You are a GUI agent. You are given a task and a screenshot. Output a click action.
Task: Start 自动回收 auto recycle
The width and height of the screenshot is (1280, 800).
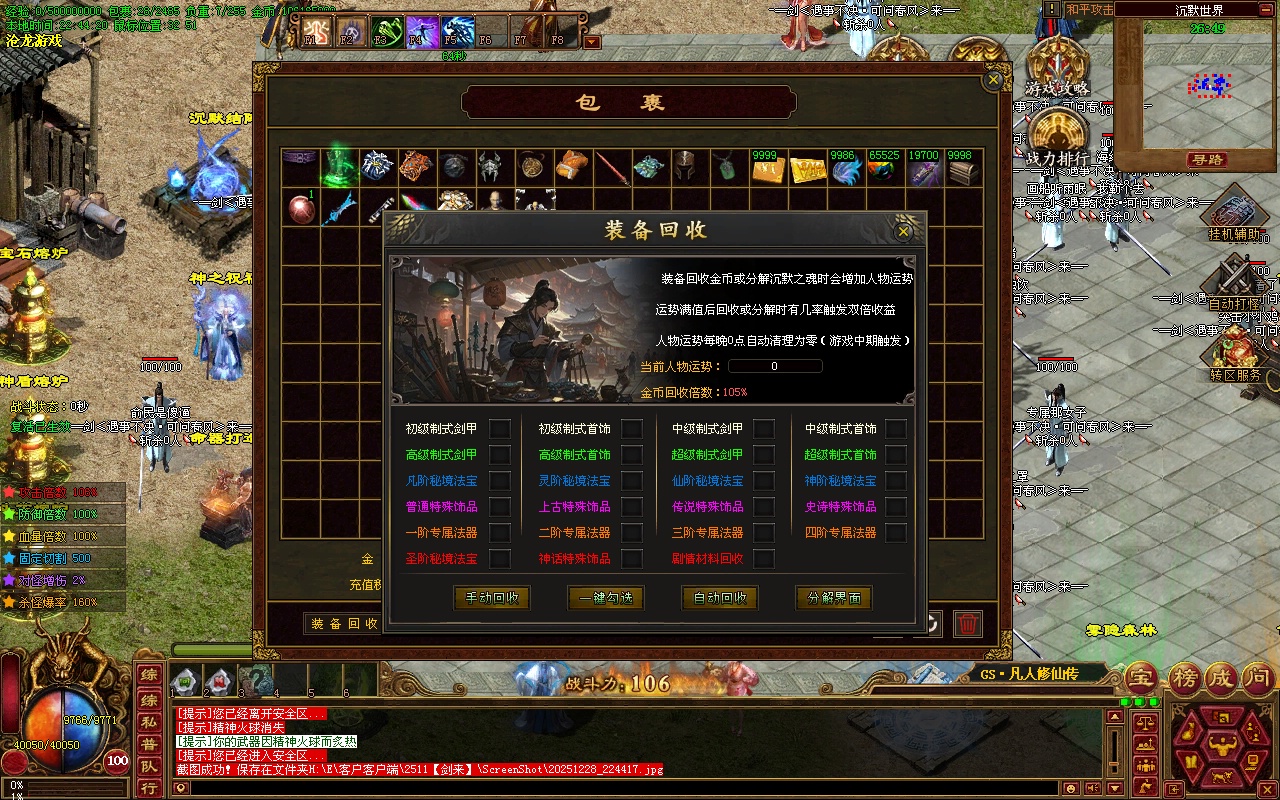point(719,598)
